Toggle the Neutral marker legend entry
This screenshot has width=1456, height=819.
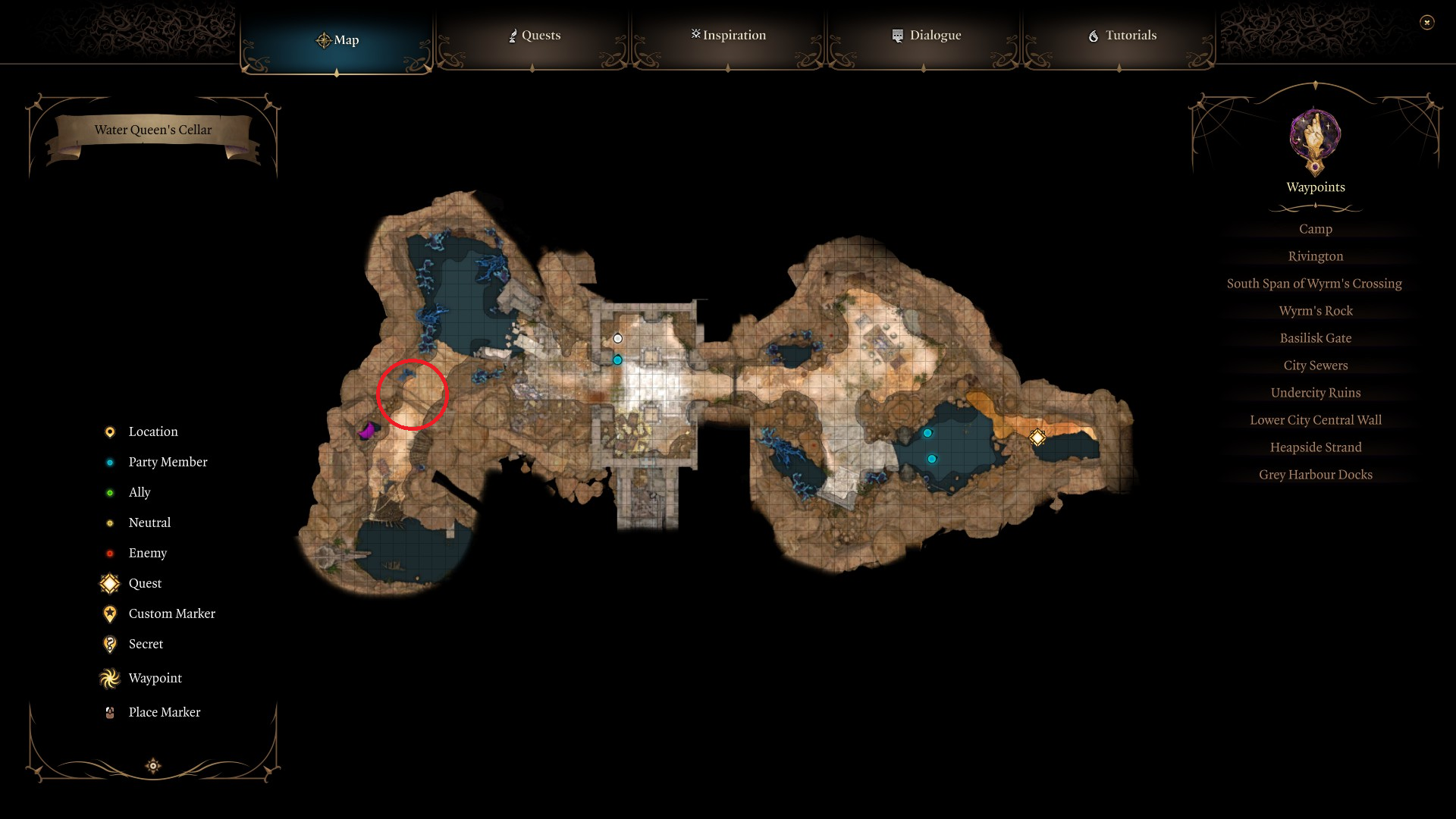pos(109,522)
